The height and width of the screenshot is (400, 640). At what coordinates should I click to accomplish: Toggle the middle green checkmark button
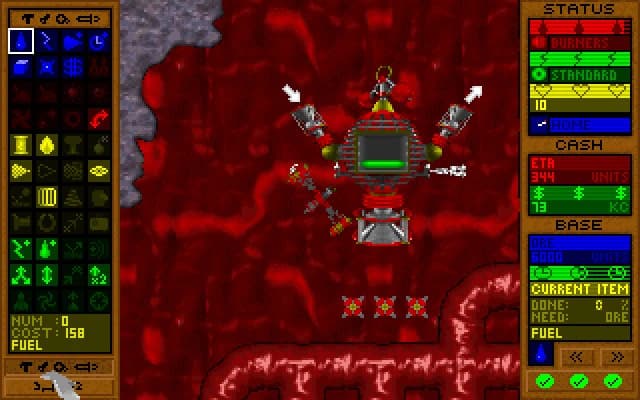[578, 381]
